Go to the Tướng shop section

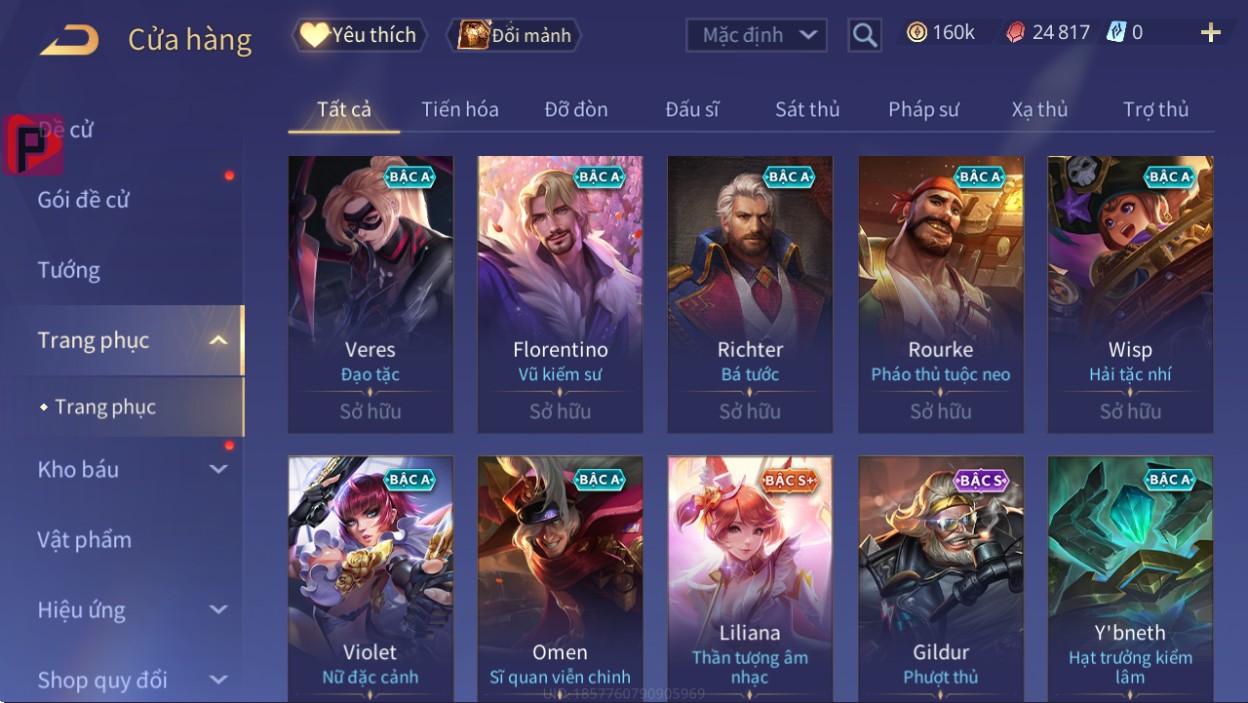(69, 270)
